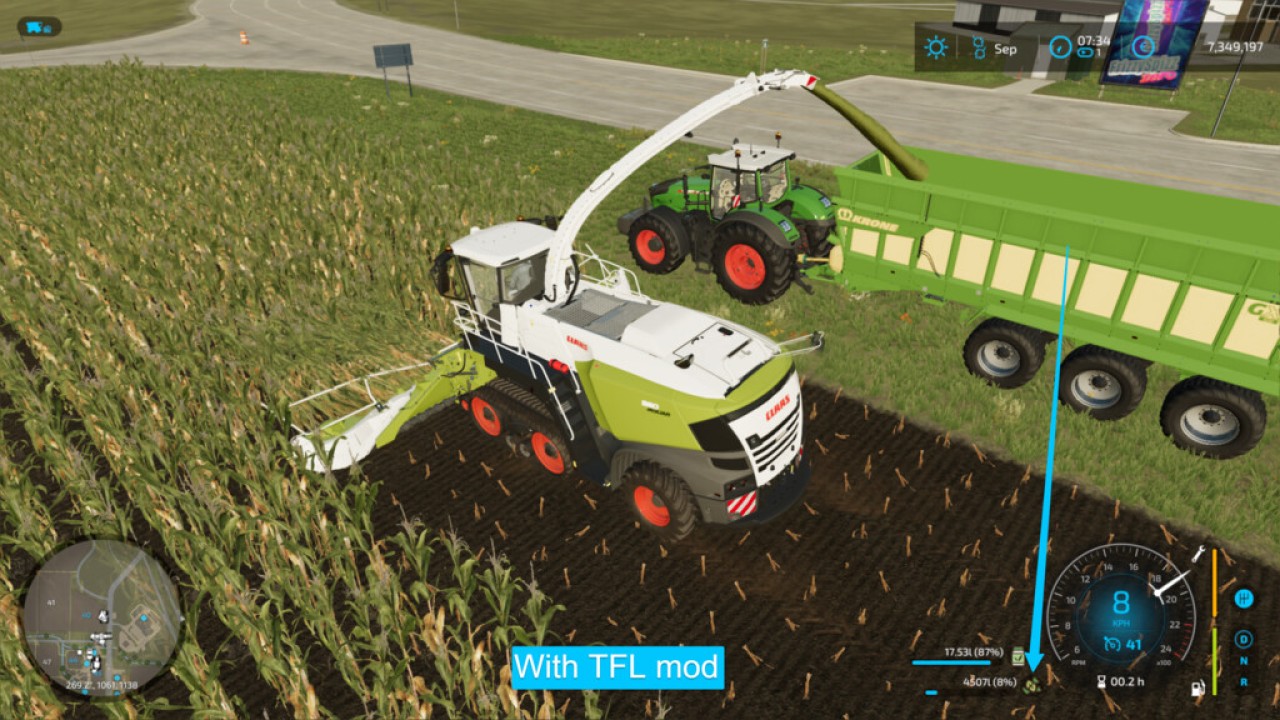Click the operating hours icon next to 00.2h
Screen dimensions: 1280x720
(1103, 682)
